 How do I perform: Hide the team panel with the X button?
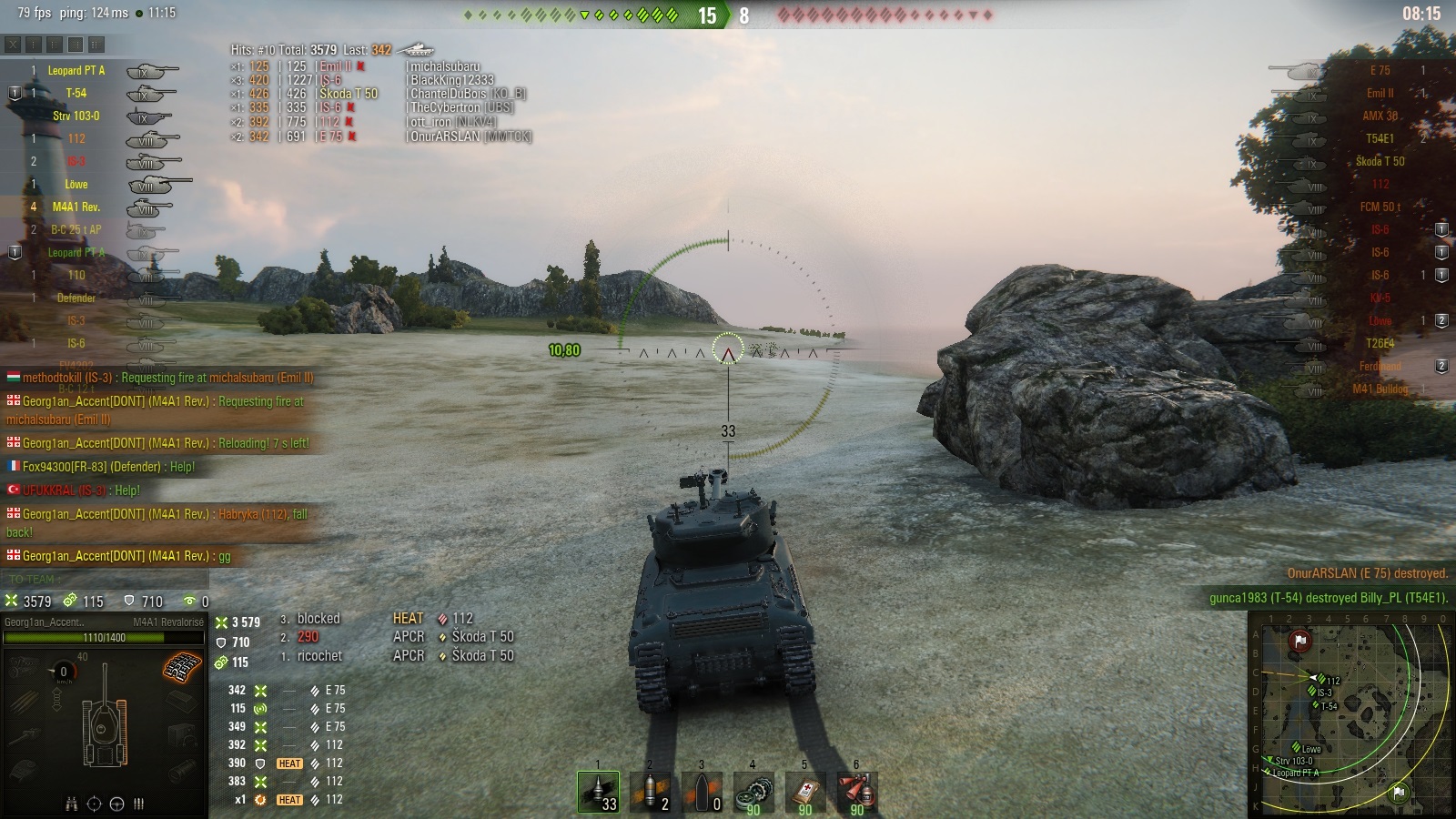(x=13, y=44)
